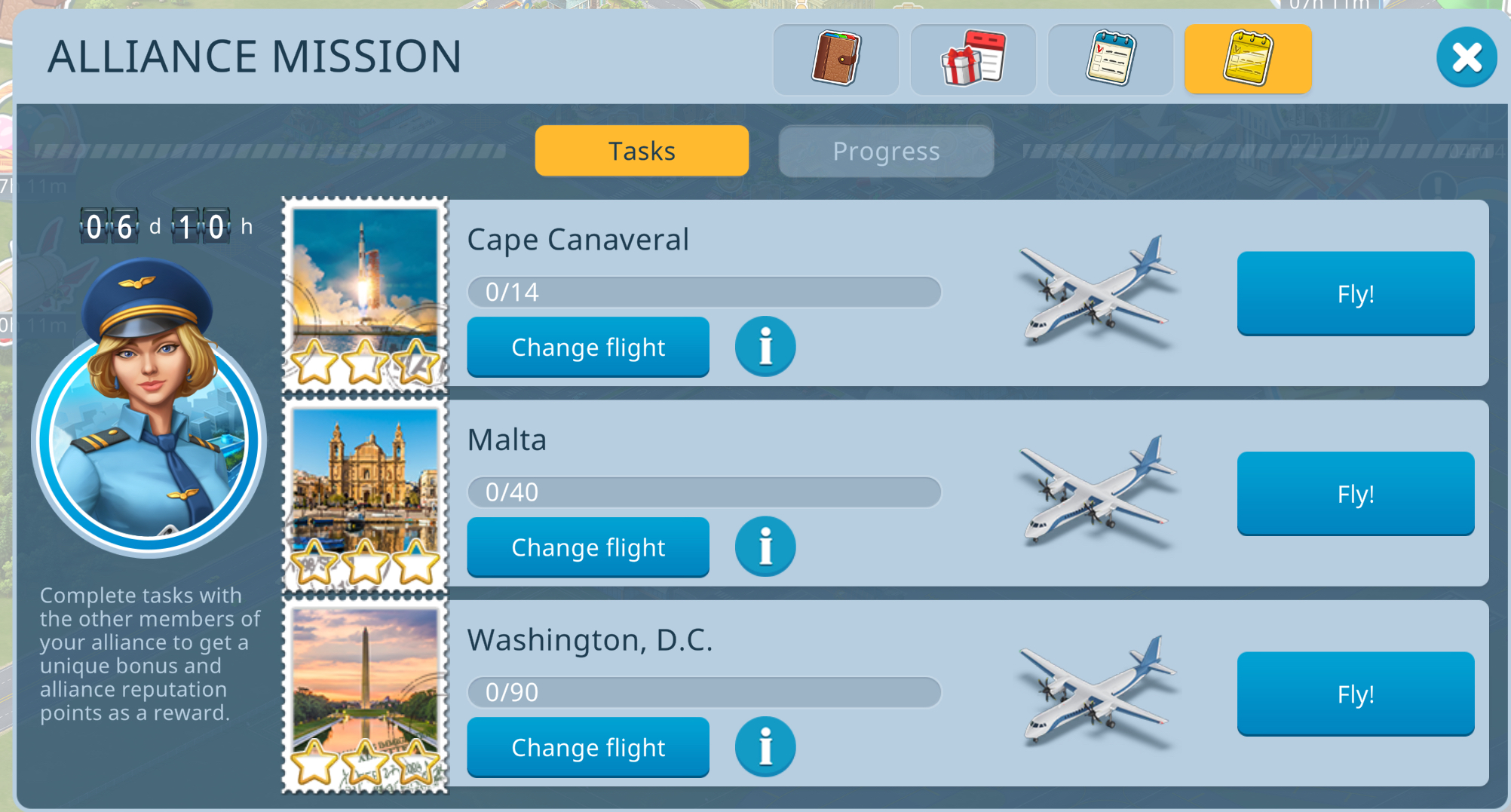The height and width of the screenshot is (812, 1511).
Task: Show info for Washington, D.C. task
Action: pos(765,747)
